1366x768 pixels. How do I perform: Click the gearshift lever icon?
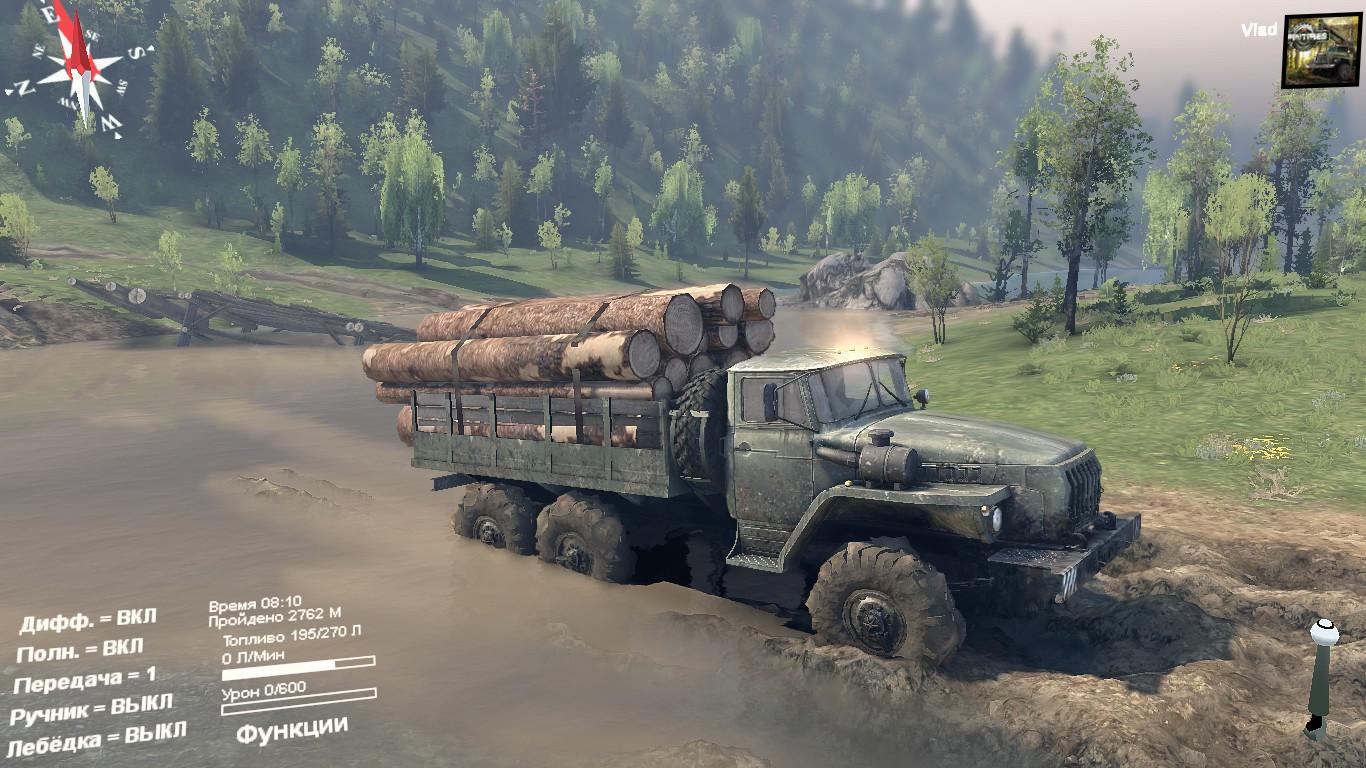(x=1321, y=678)
